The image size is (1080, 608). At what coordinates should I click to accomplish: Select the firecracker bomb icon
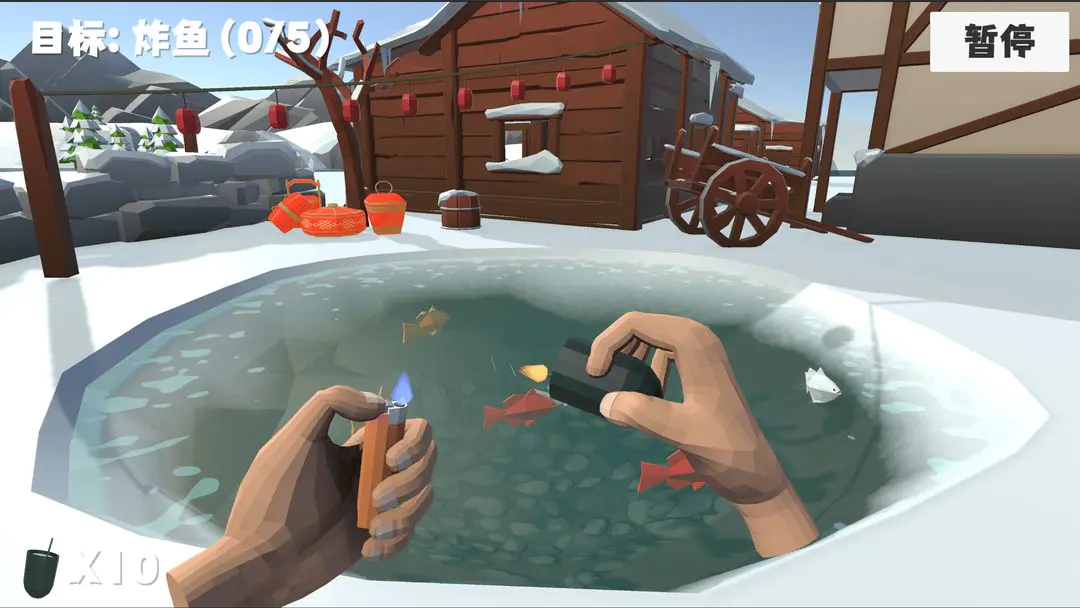tap(42, 568)
